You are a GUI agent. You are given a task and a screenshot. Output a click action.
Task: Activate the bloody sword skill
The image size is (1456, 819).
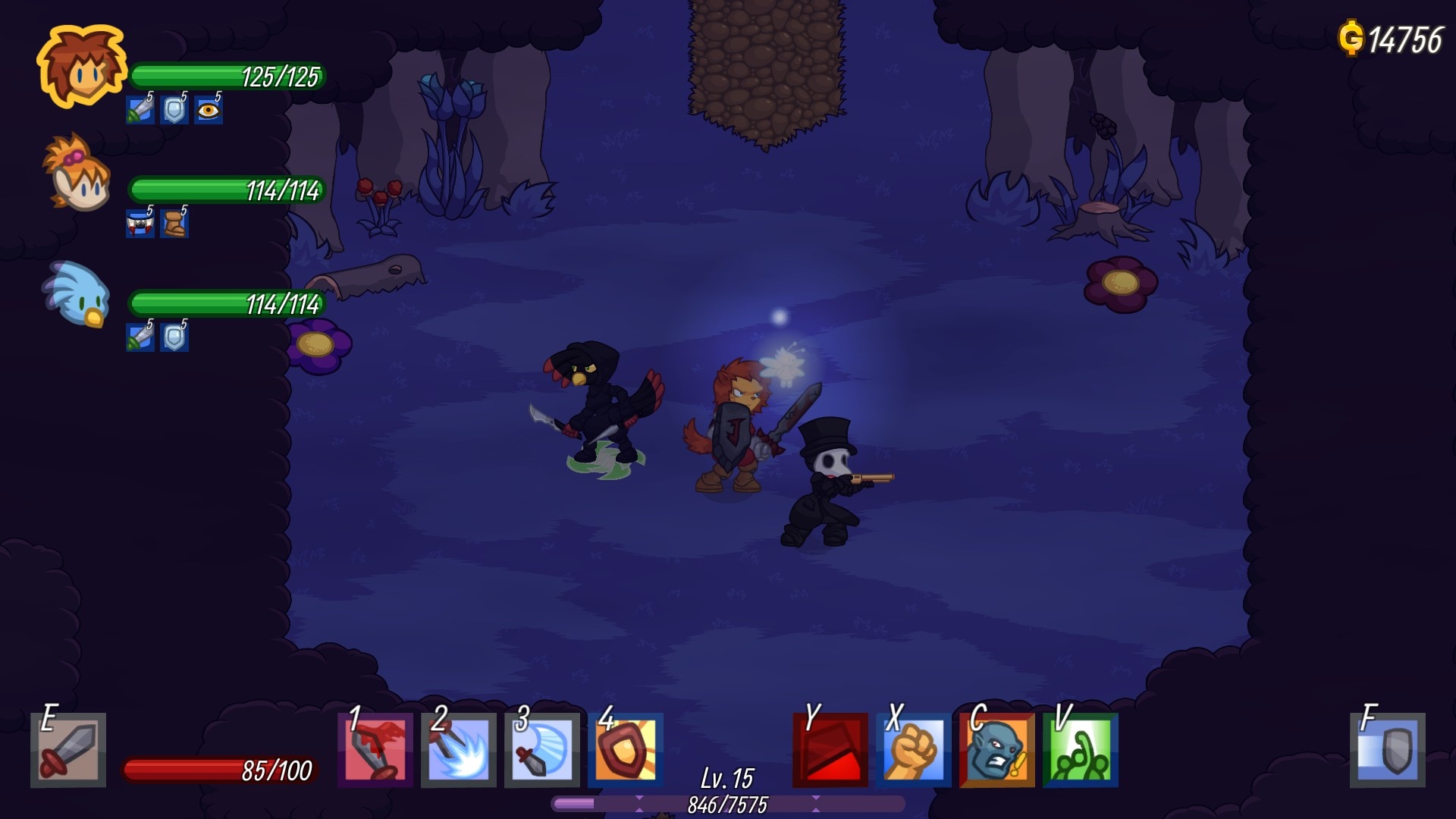(375, 750)
